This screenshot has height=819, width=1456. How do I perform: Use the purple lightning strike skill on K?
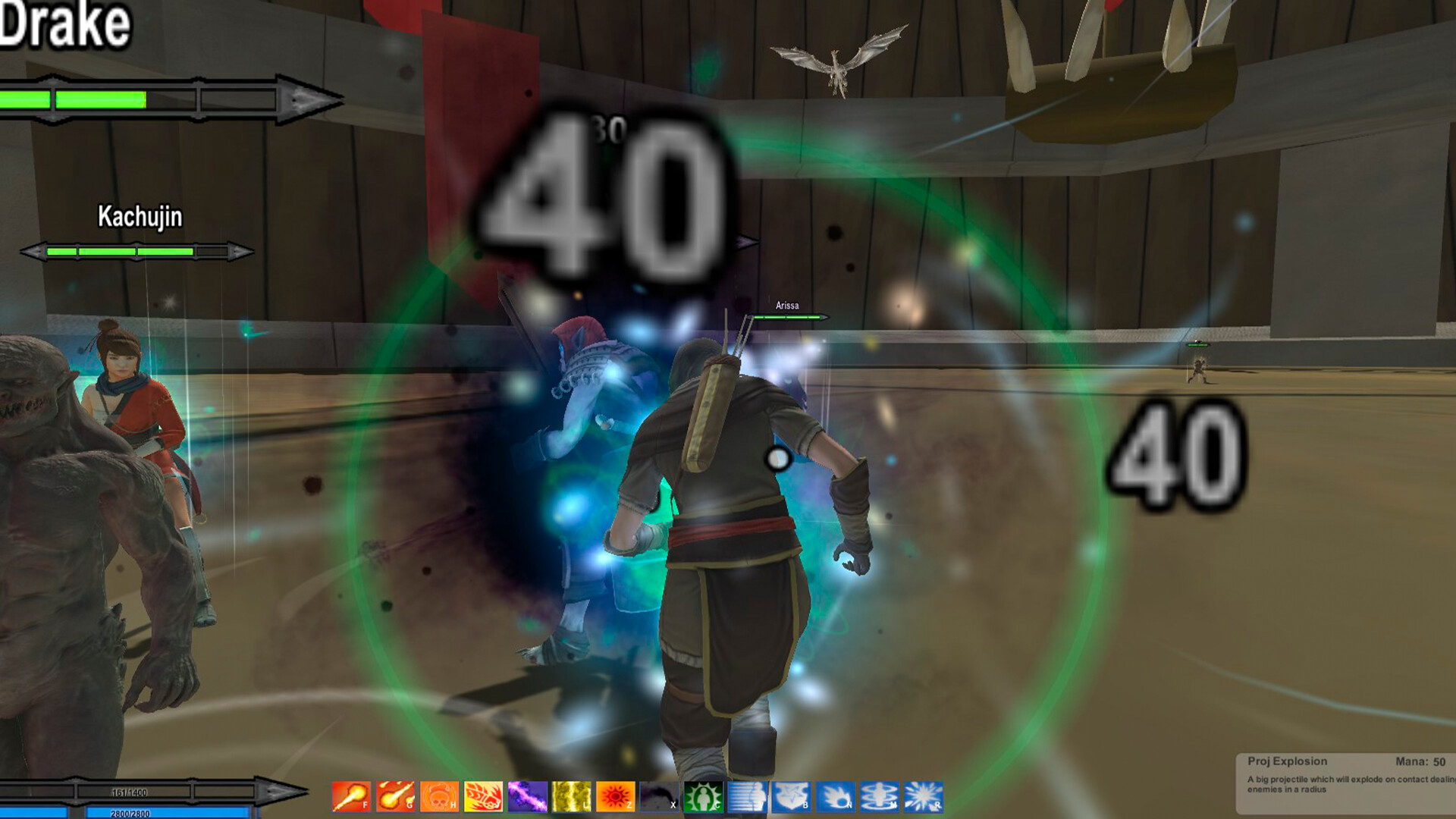click(526, 798)
